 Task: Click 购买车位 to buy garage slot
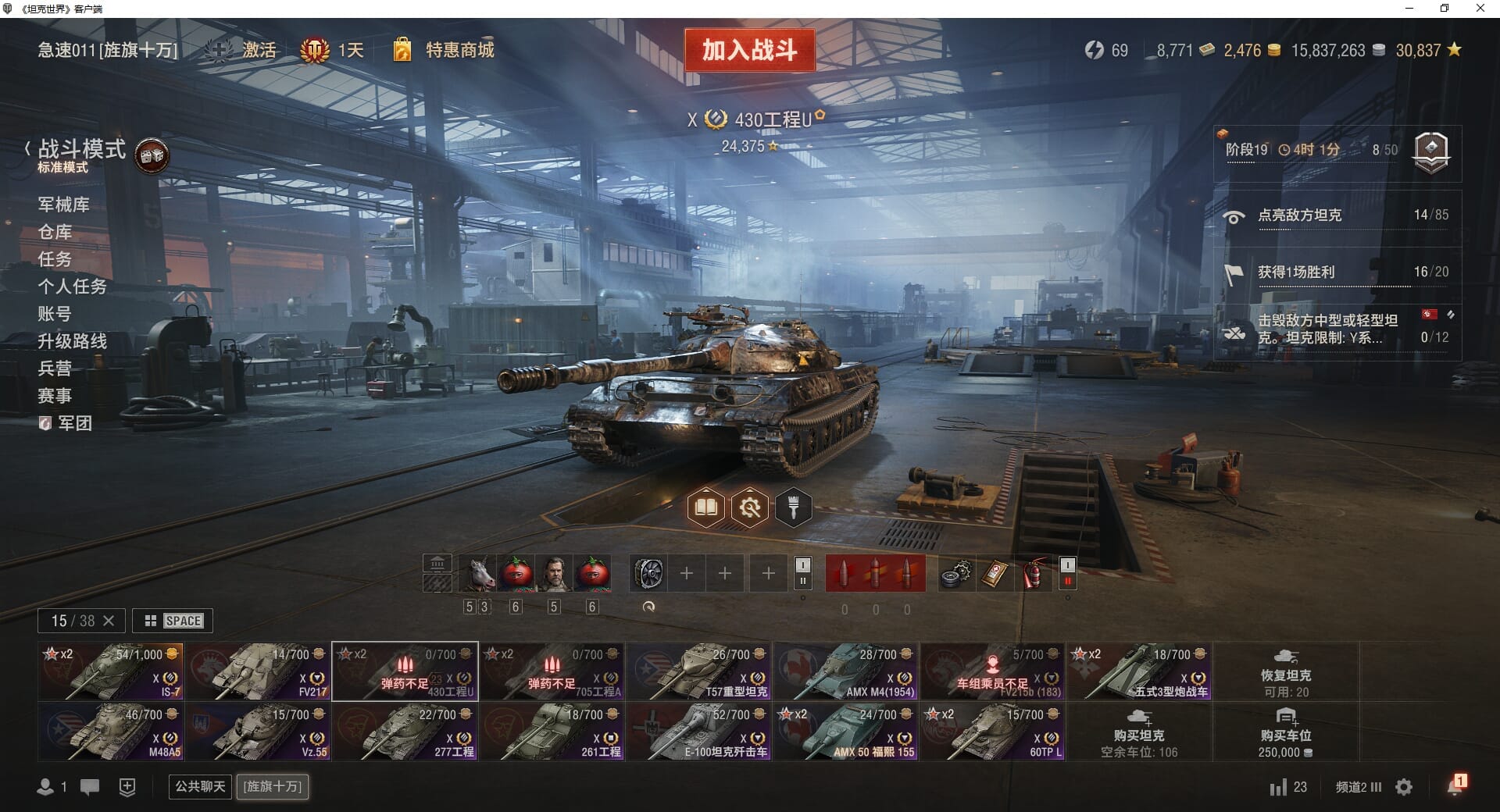(1285, 732)
